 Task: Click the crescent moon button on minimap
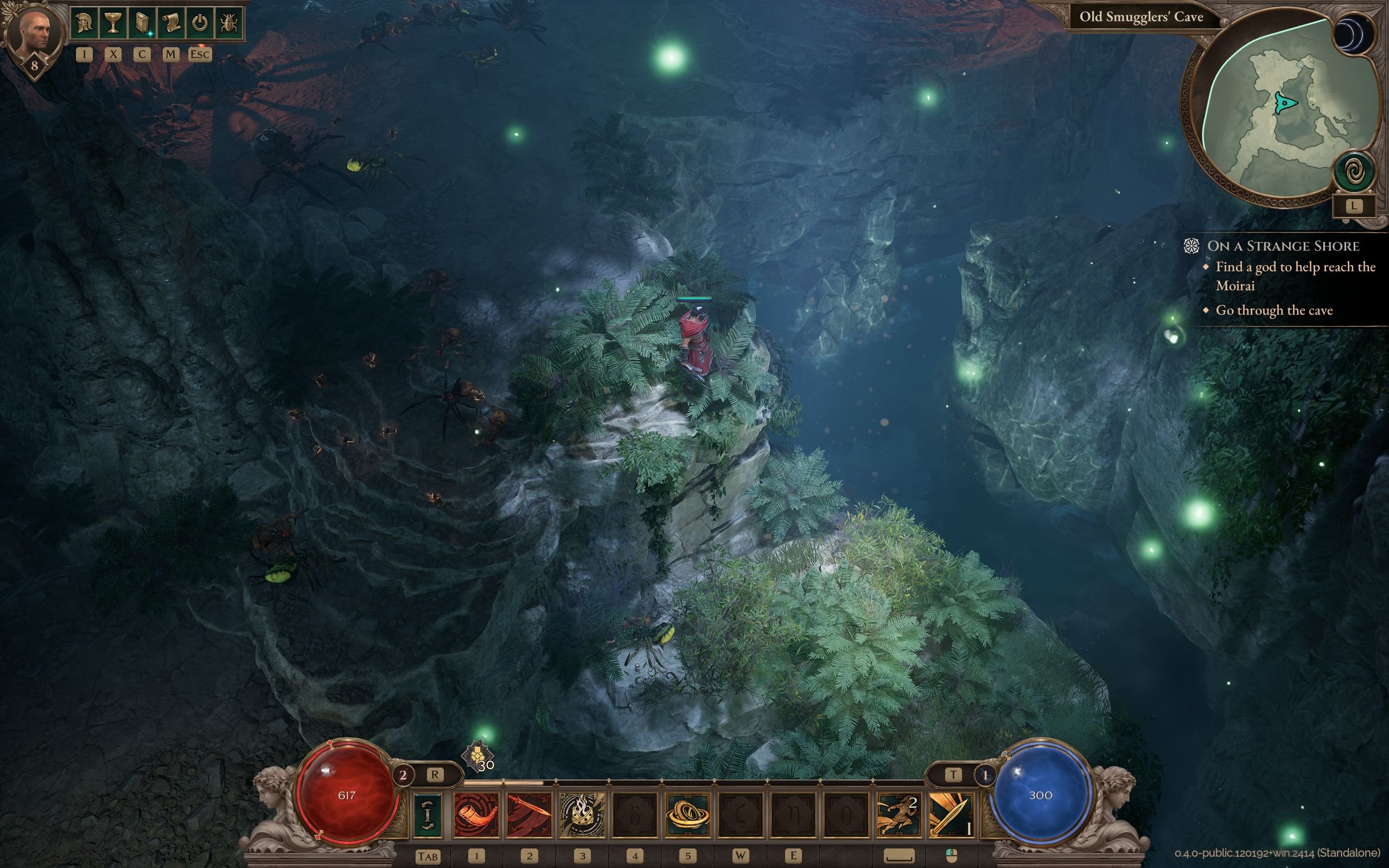point(1353,34)
